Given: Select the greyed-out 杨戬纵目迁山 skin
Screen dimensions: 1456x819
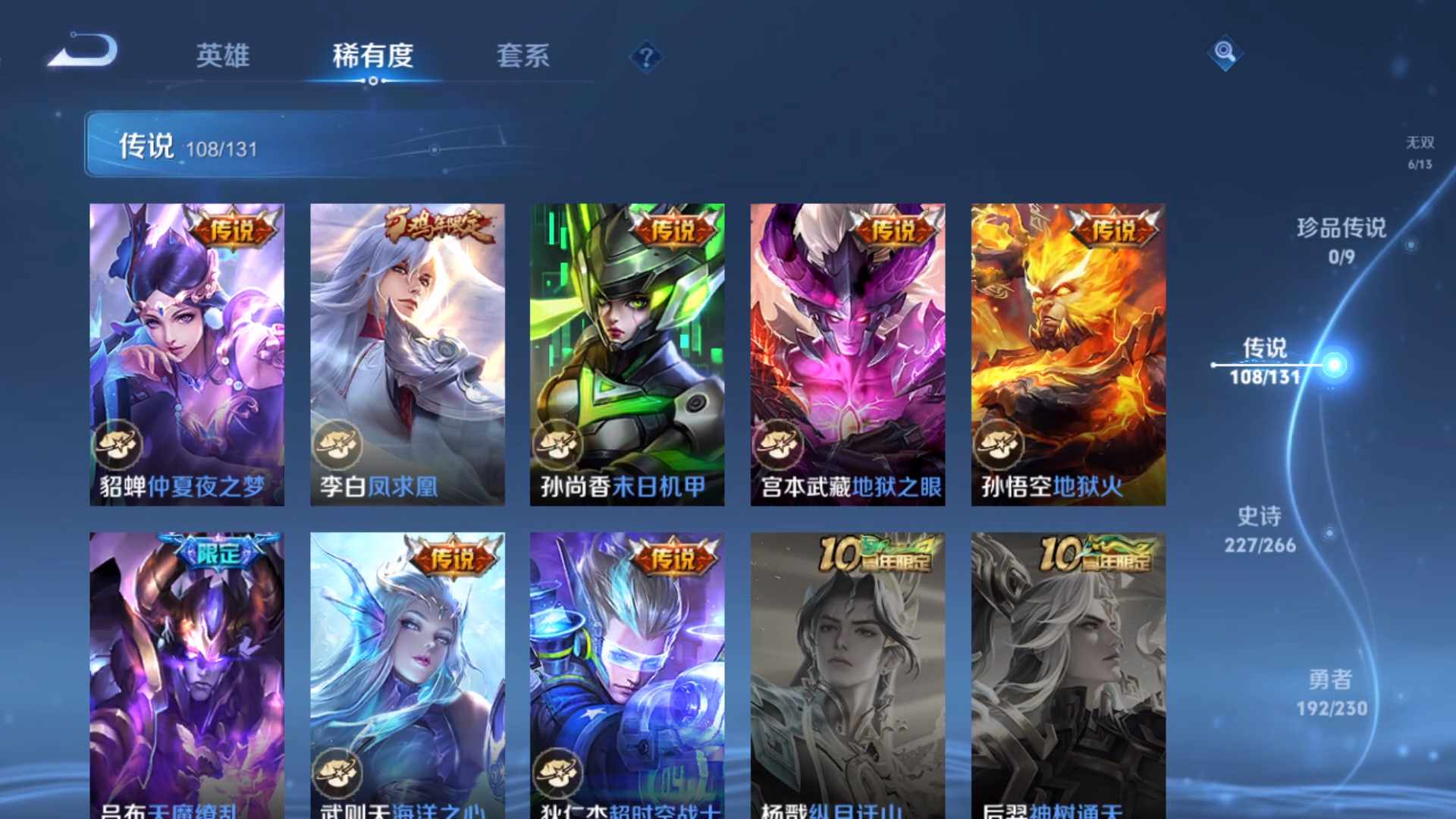Looking at the screenshot, I should click(x=846, y=675).
